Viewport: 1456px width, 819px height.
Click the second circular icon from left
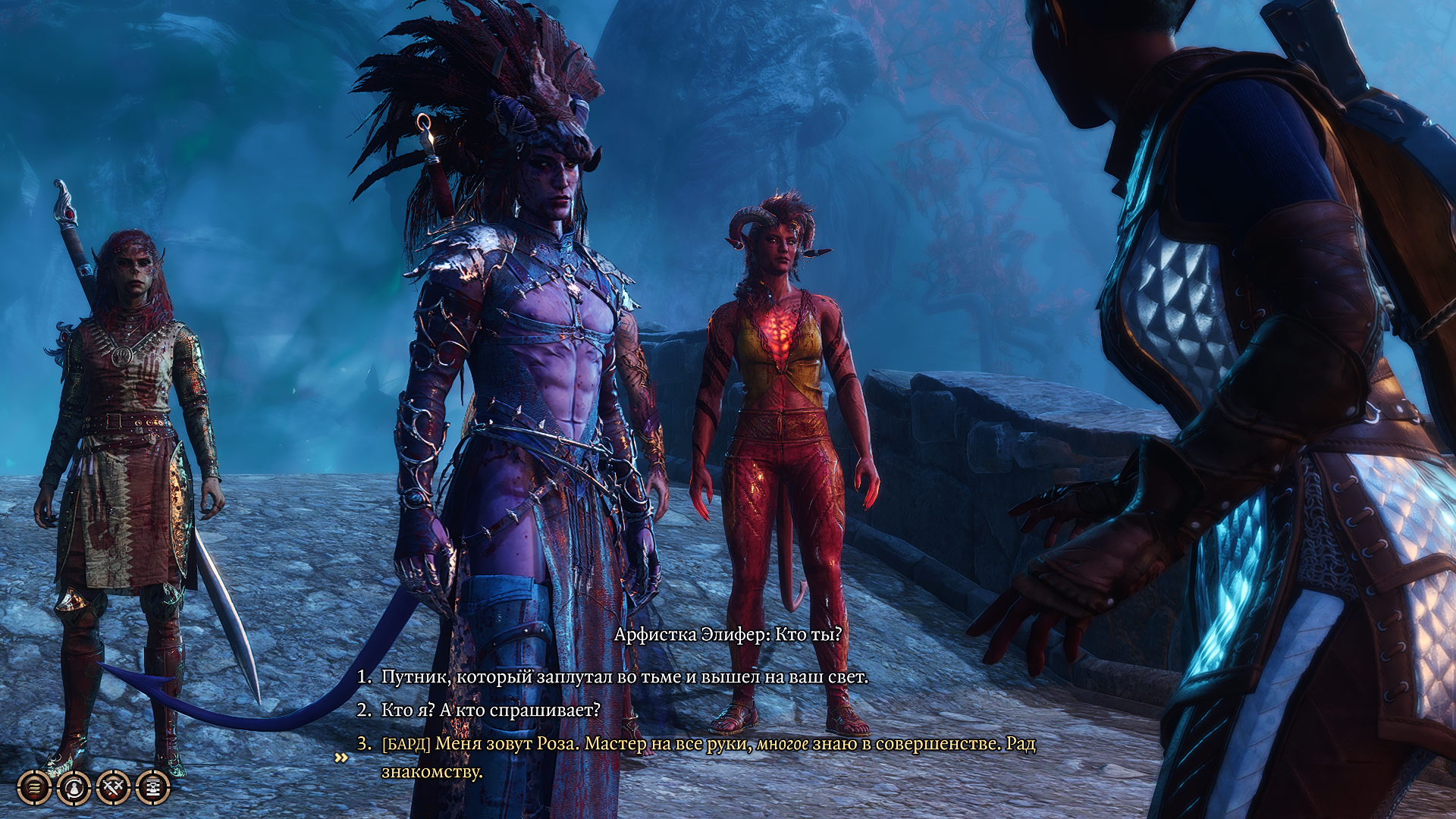tap(74, 788)
